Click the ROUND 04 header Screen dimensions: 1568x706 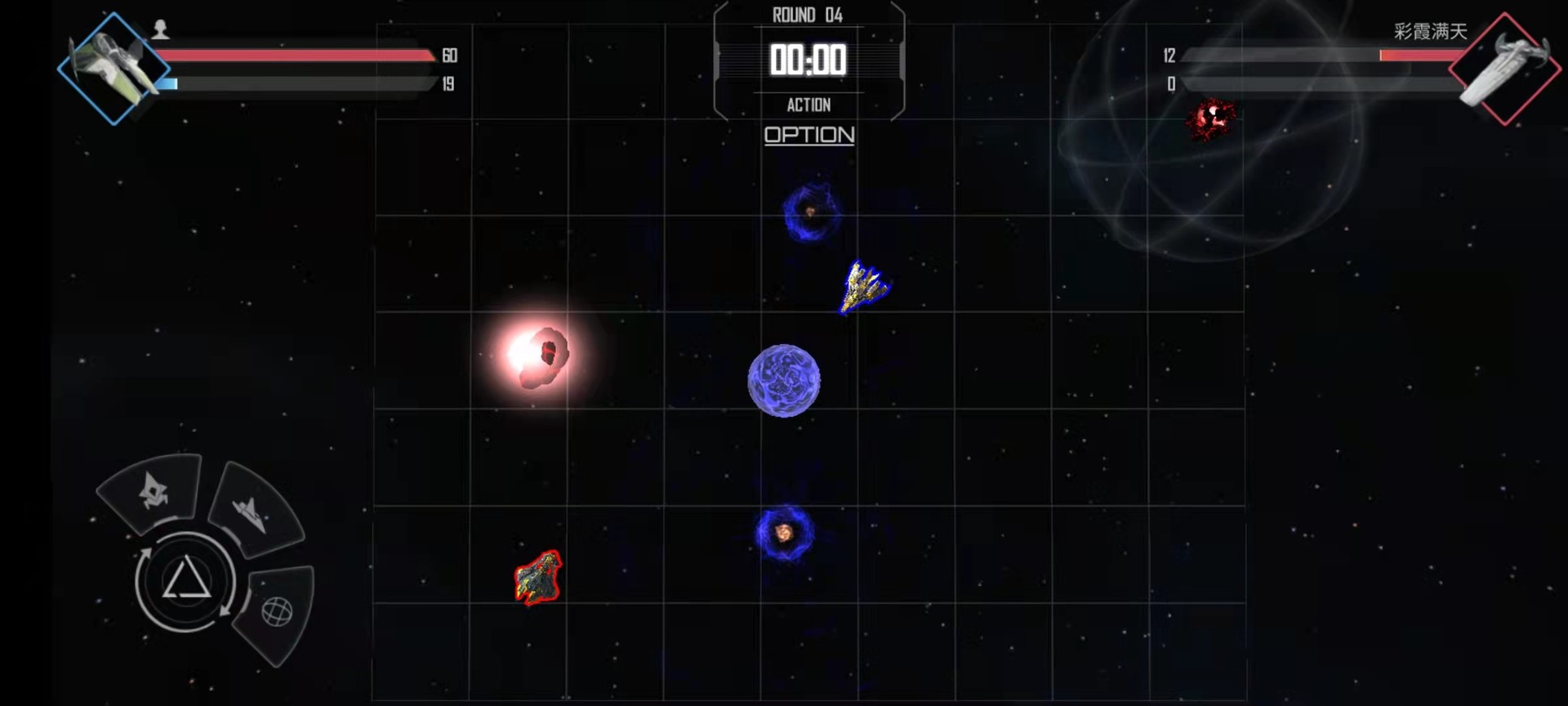(808, 14)
